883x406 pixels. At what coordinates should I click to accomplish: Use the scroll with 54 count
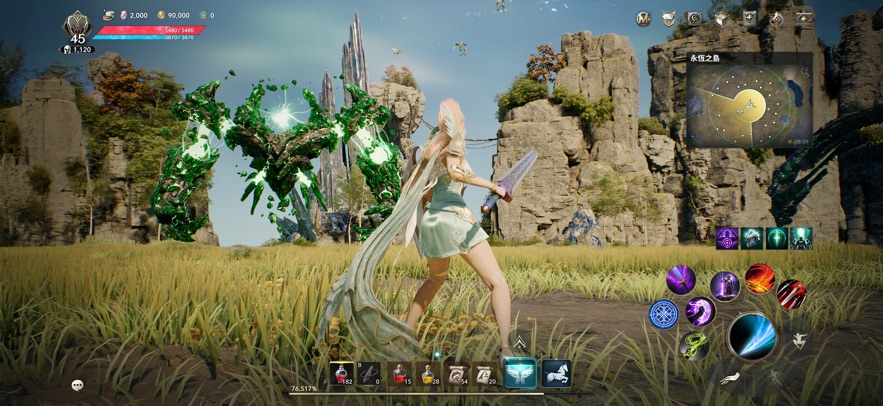tap(457, 374)
